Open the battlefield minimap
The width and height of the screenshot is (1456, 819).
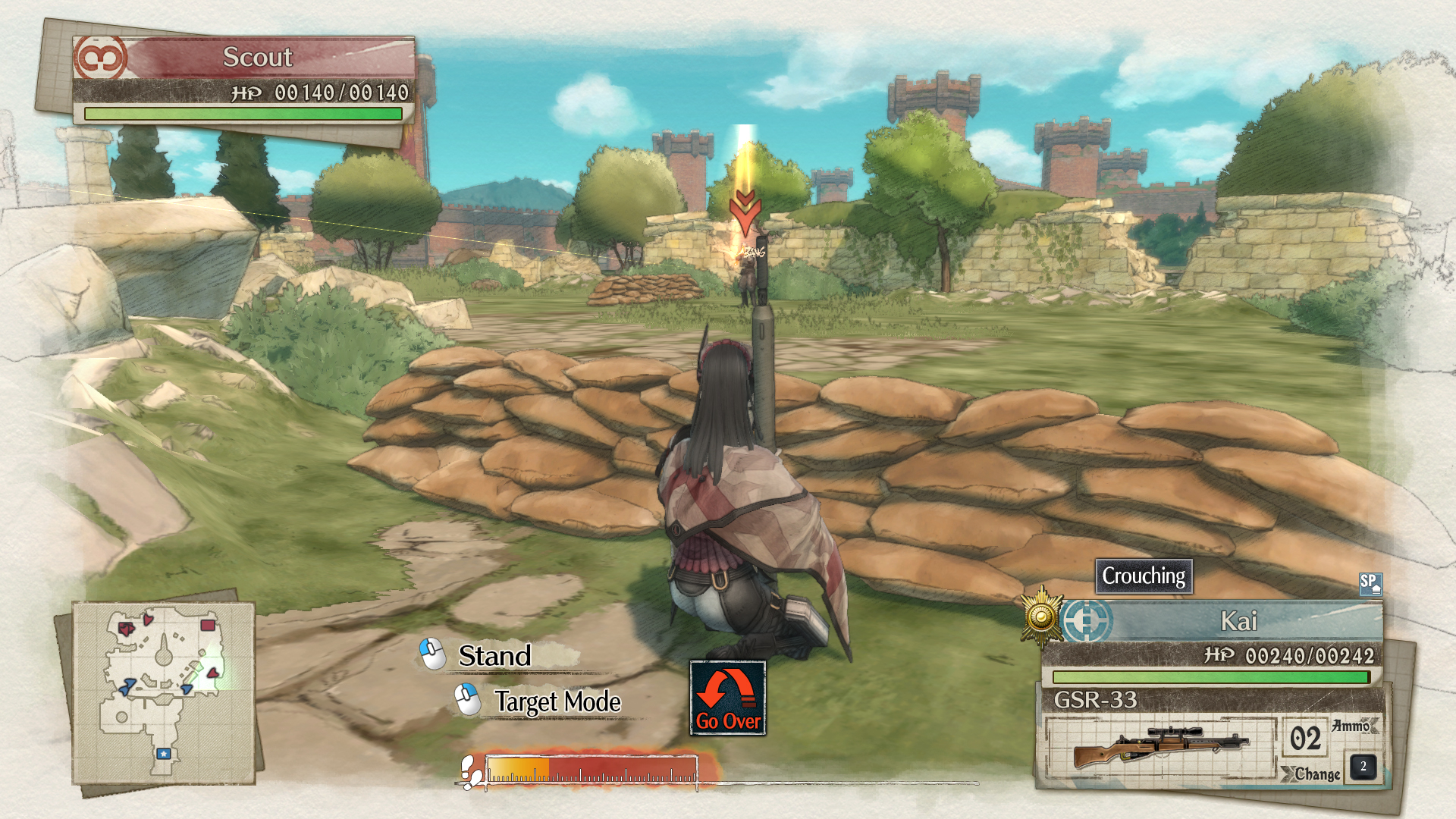pos(164,692)
